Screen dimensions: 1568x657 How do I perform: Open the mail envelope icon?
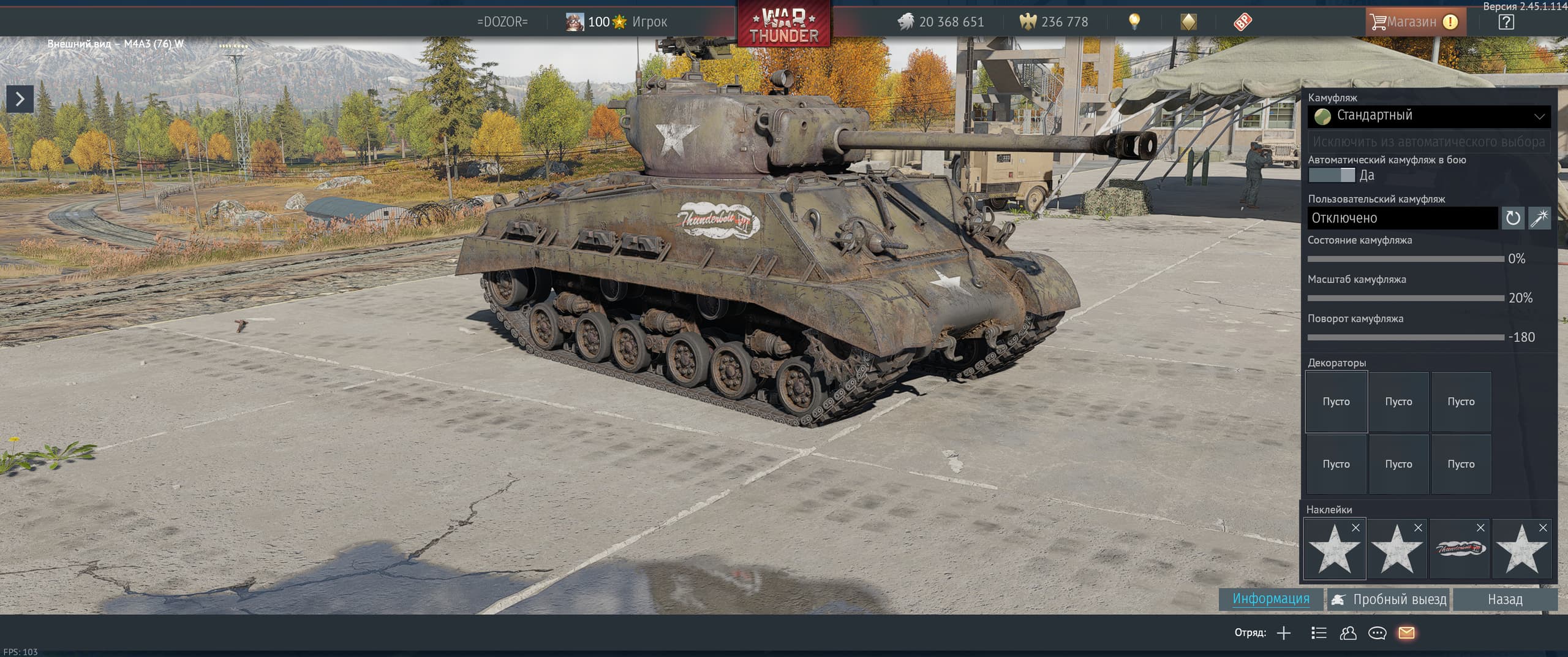[1406, 633]
